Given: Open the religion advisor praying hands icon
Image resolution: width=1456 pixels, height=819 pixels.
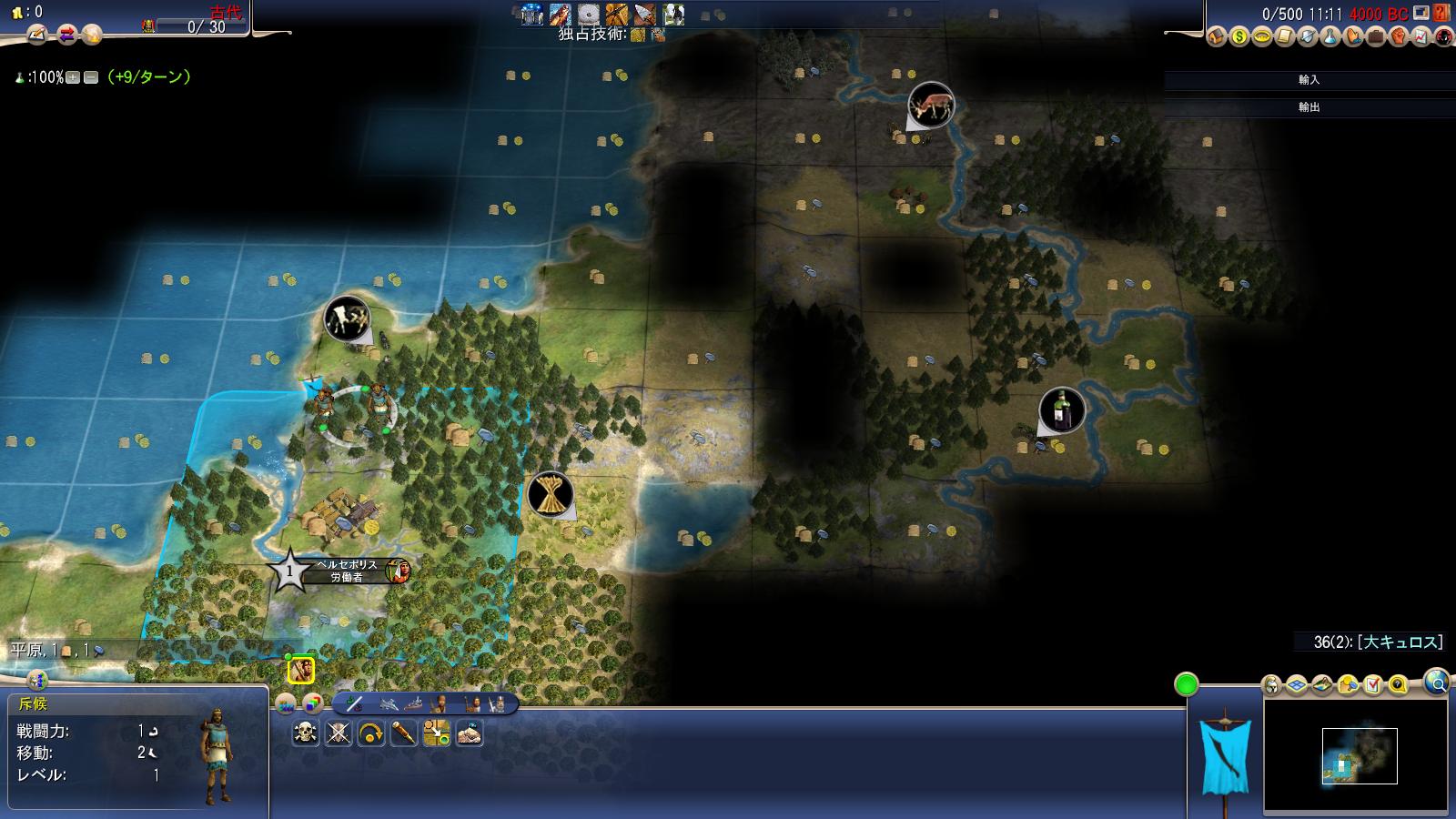Looking at the screenshot, I should coord(1352,37).
